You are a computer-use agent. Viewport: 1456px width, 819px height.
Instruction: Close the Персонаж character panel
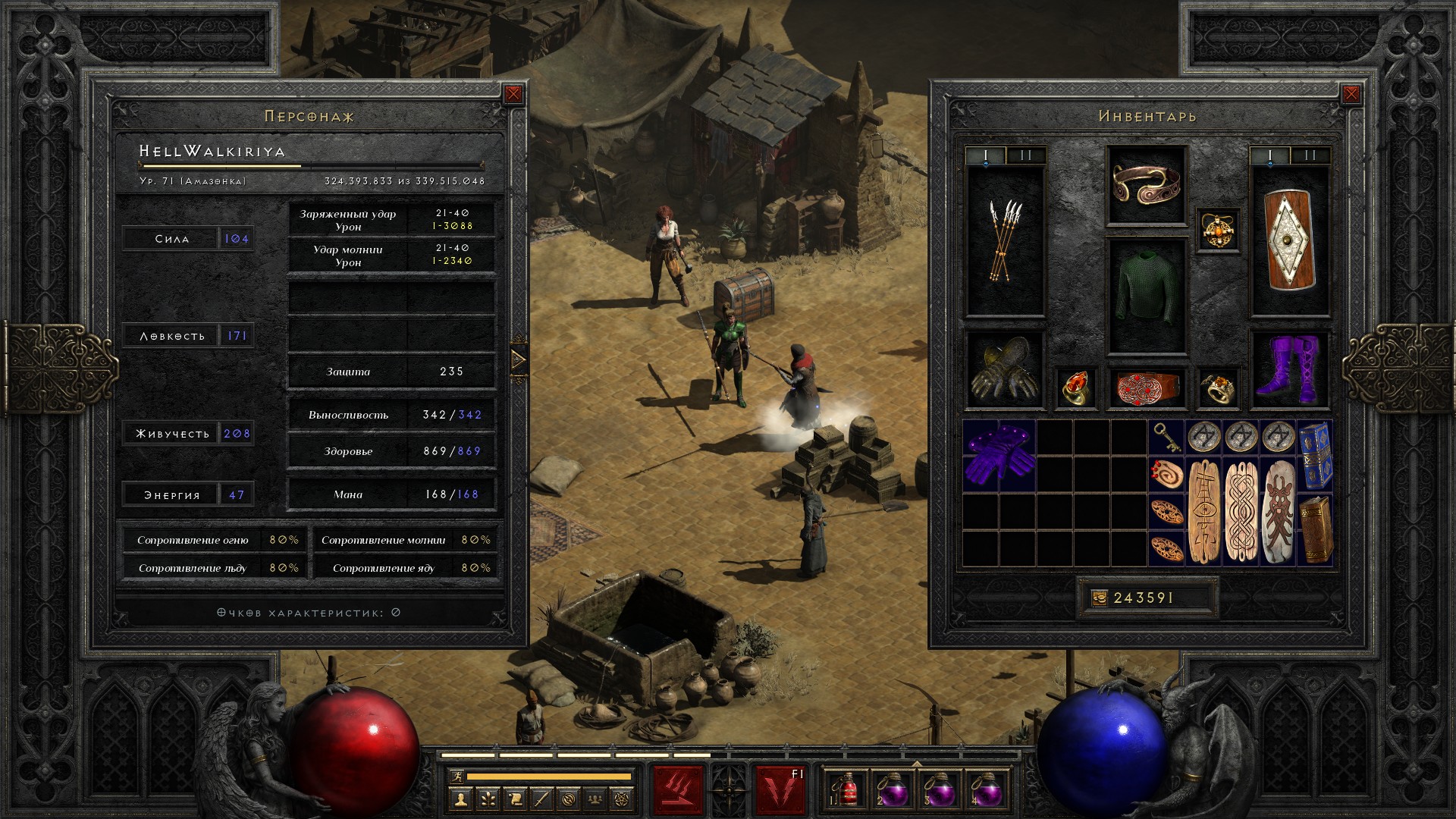point(513,94)
